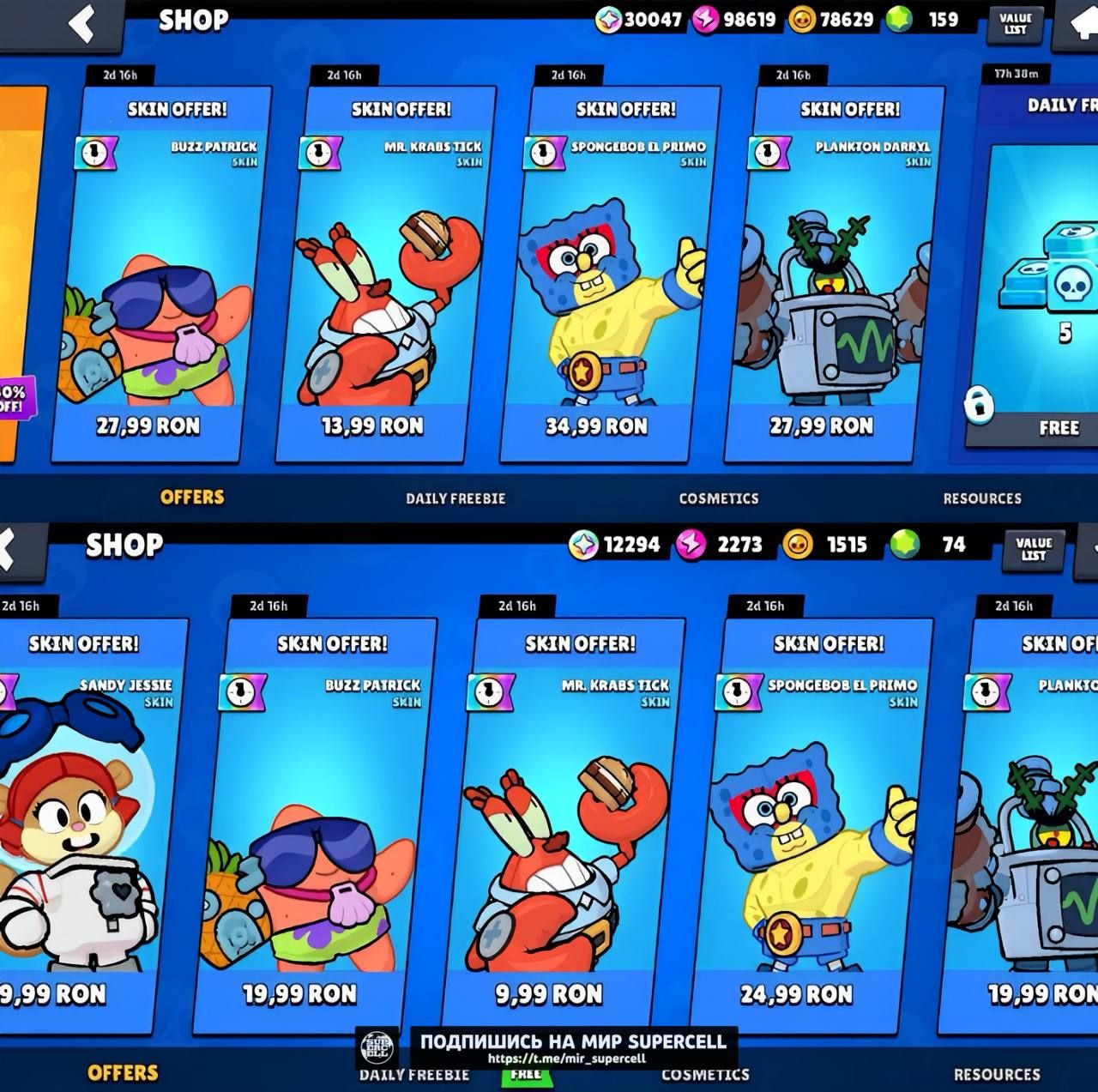Click the lock icon on the Daily Freebie

pyautogui.click(x=978, y=403)
